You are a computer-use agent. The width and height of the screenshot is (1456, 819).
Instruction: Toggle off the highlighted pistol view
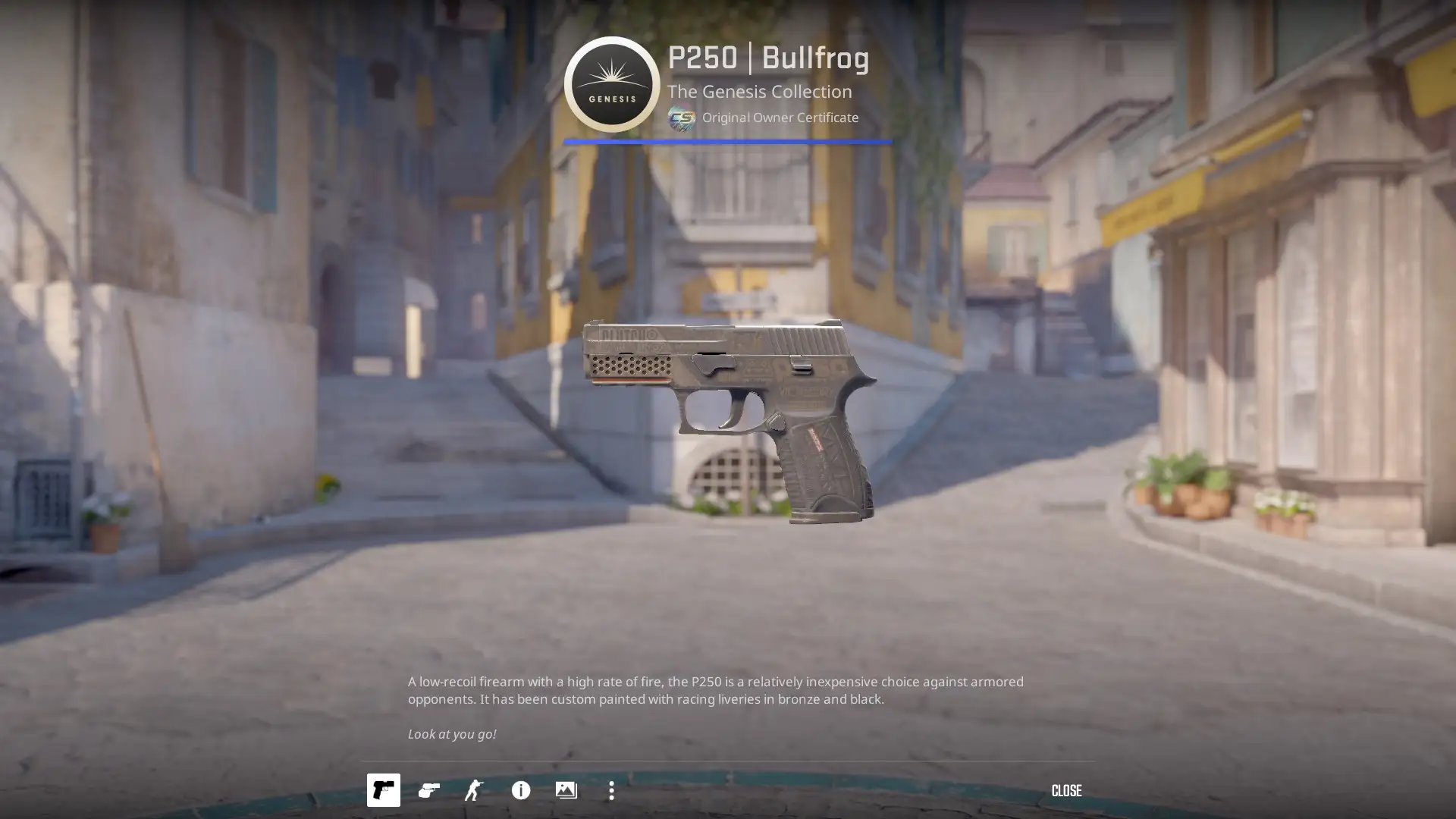383,791
